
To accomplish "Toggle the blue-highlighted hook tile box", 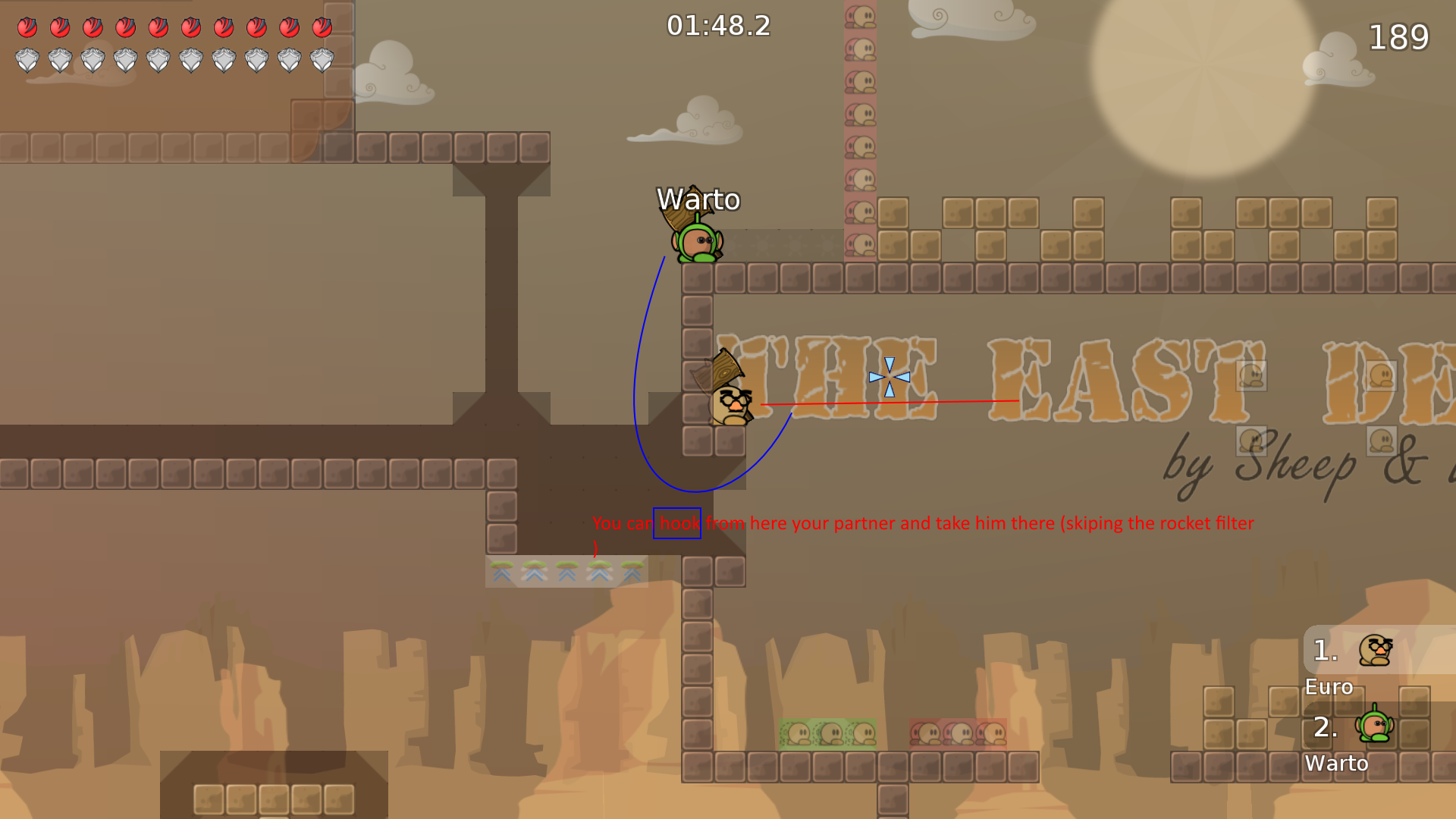I will click(x=677, y=523).
